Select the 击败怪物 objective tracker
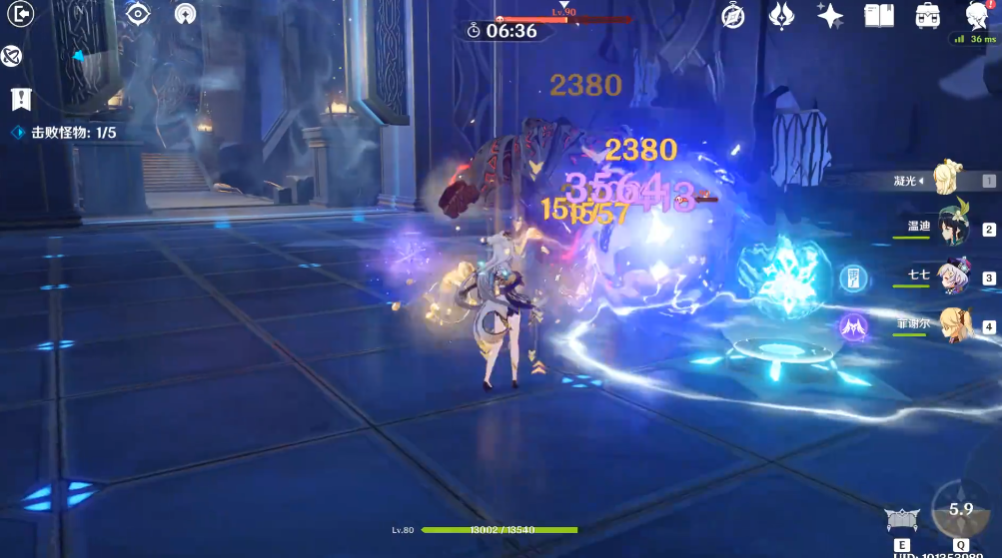This screenshot has height=558, width=1002. [x=65, y=132]
